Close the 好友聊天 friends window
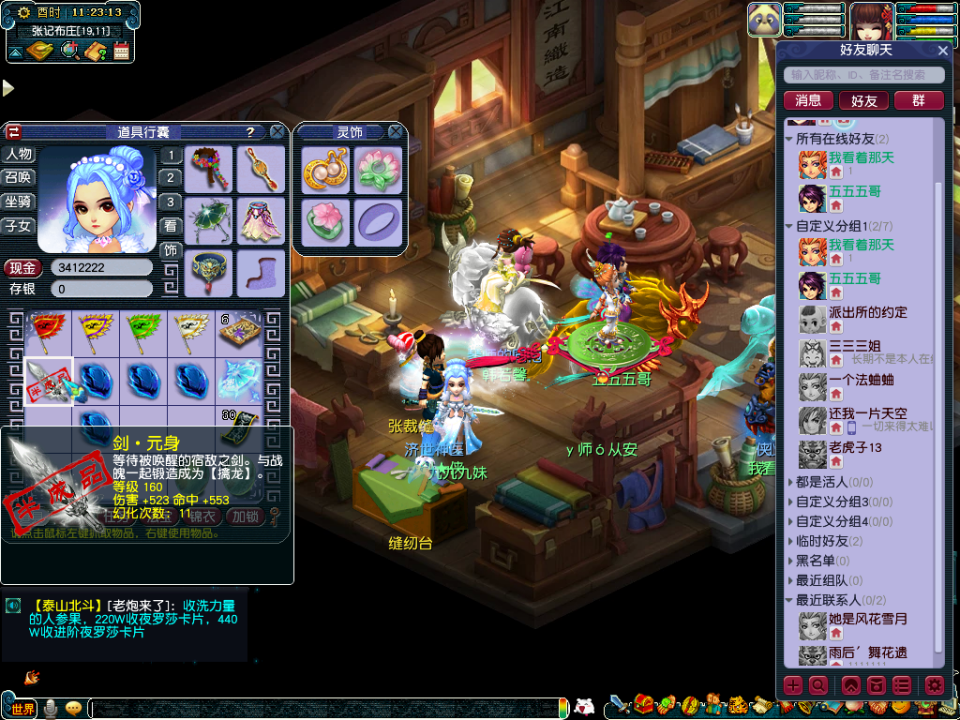The image size is (960, 720). point(943,50)
